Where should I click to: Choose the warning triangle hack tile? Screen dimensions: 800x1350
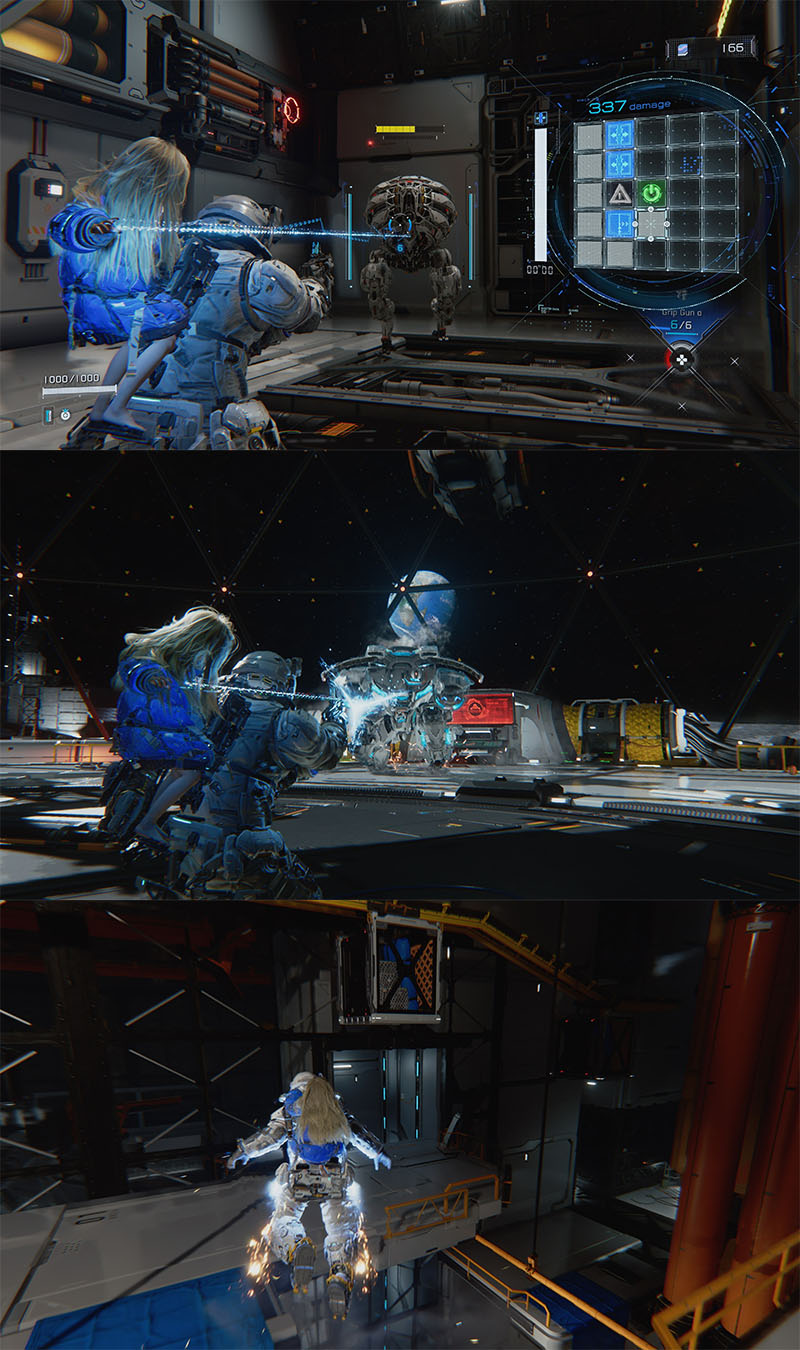(620, 193)
